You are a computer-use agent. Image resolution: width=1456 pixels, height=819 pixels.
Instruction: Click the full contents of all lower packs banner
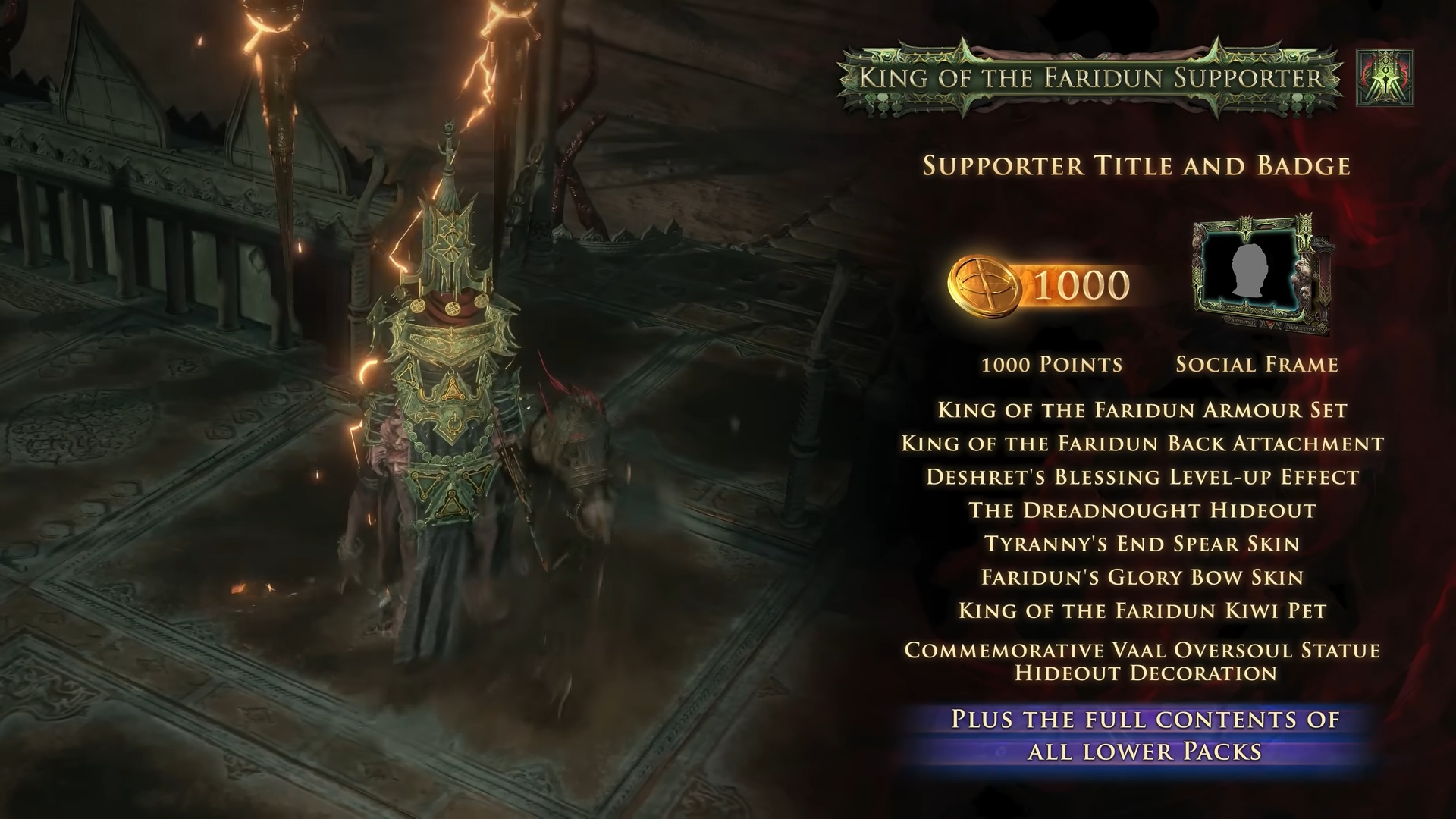(1145, 735)
